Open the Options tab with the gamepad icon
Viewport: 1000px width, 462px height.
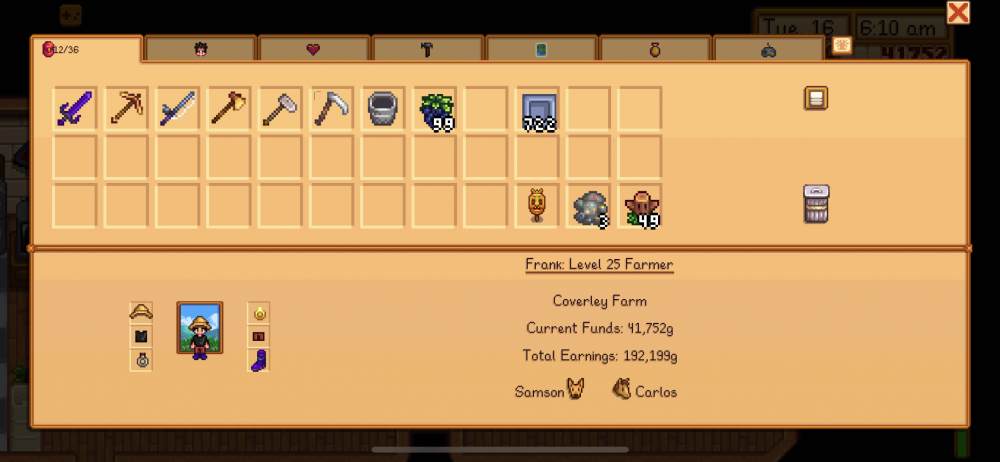point(768,49)
